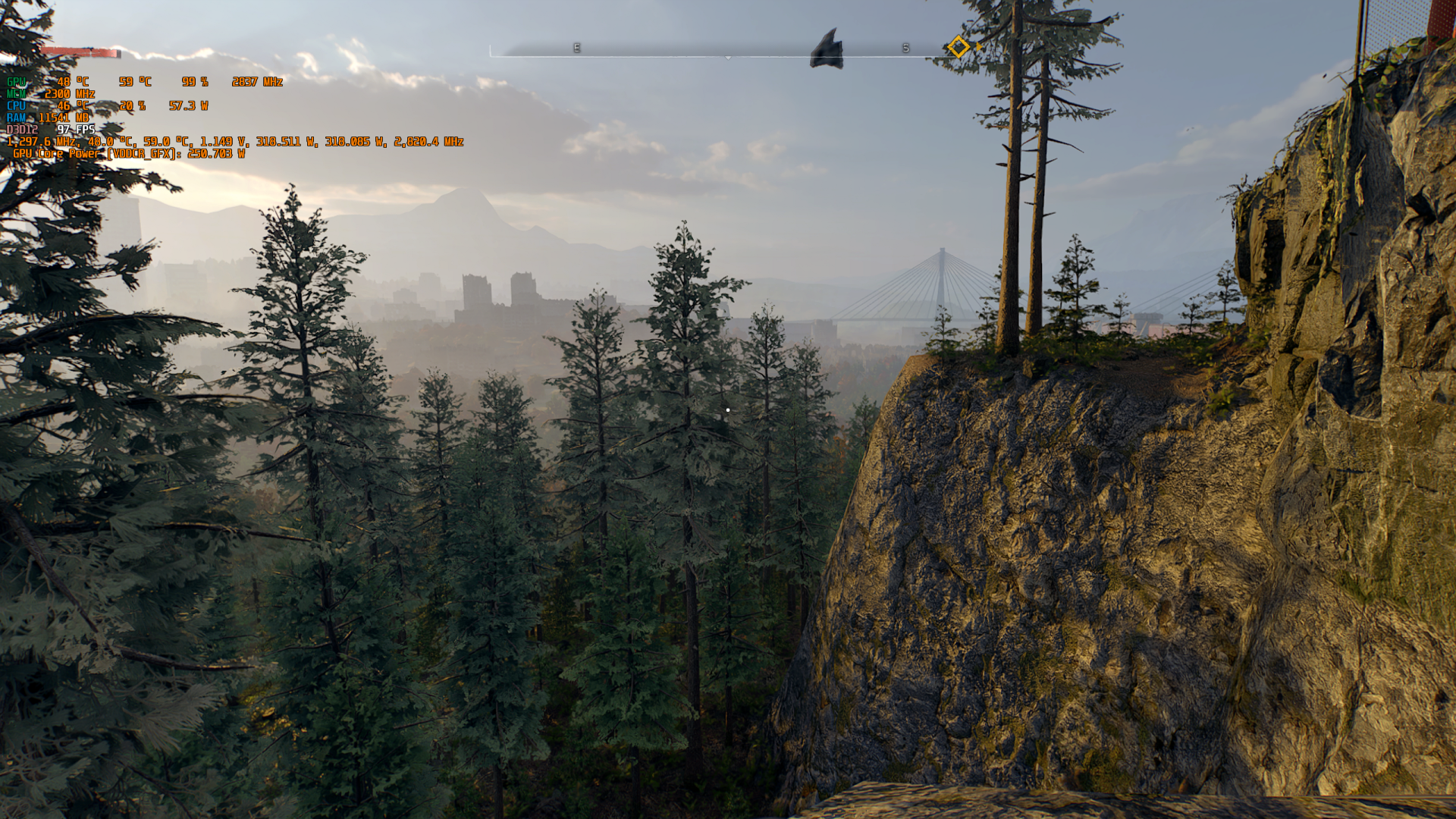Click the yellow diamond objective marker on the compass
The height and width of the screenshot is (819, 1456).
958,47
